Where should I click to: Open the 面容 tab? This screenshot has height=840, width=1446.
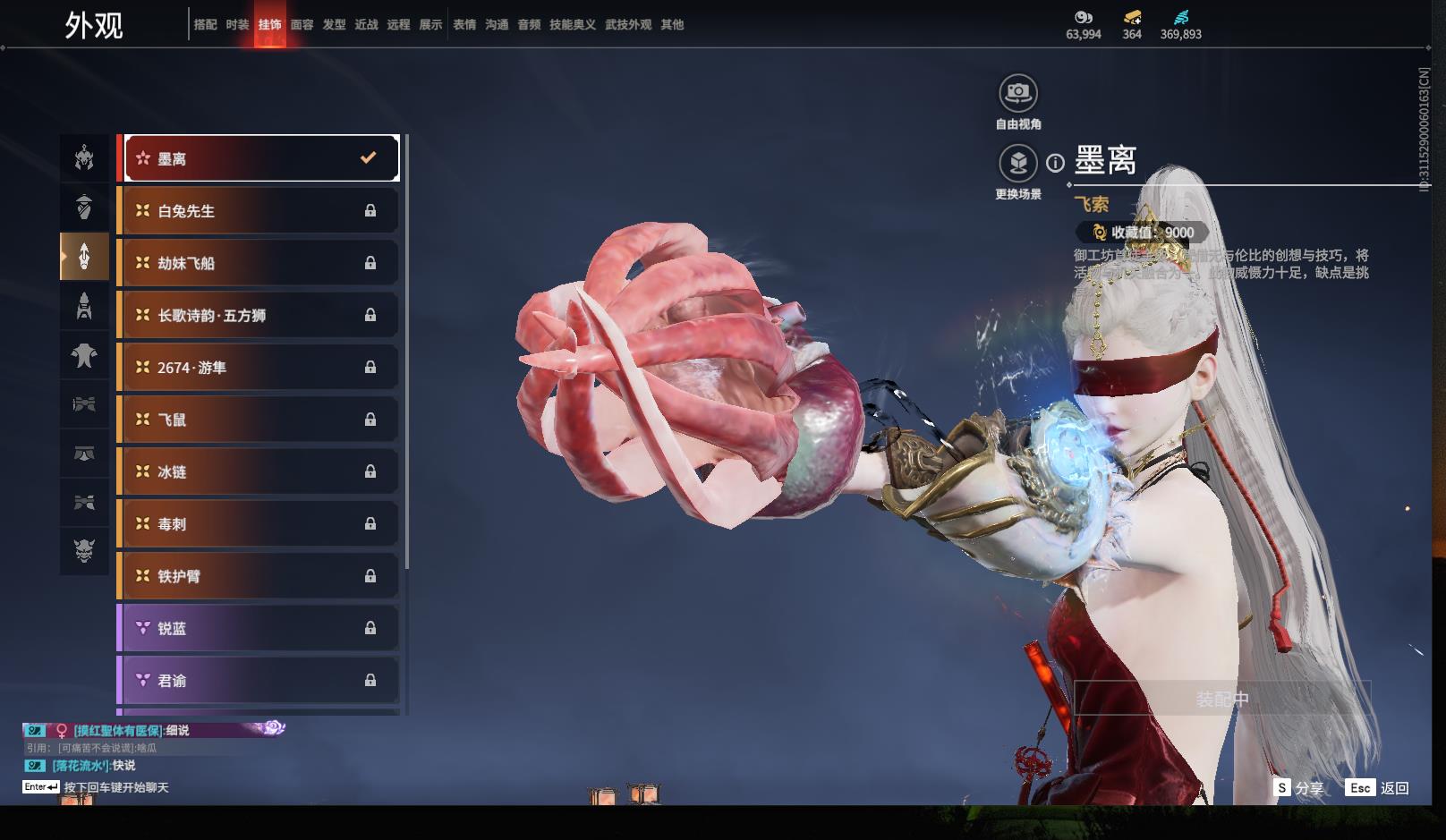[302, 25]
